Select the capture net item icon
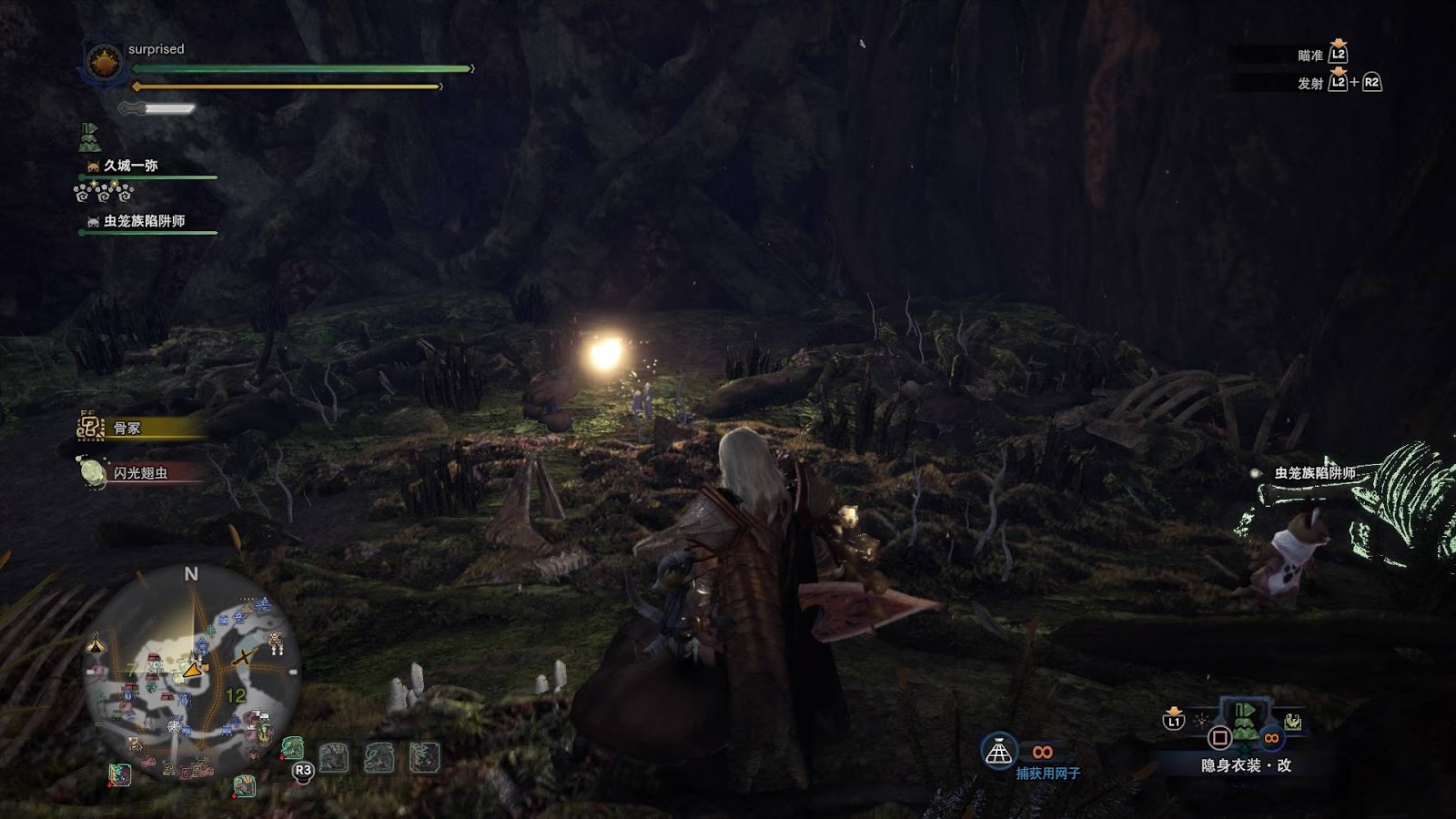The width and height of the screenshot is (1456, 819). [x=999, y=752]
